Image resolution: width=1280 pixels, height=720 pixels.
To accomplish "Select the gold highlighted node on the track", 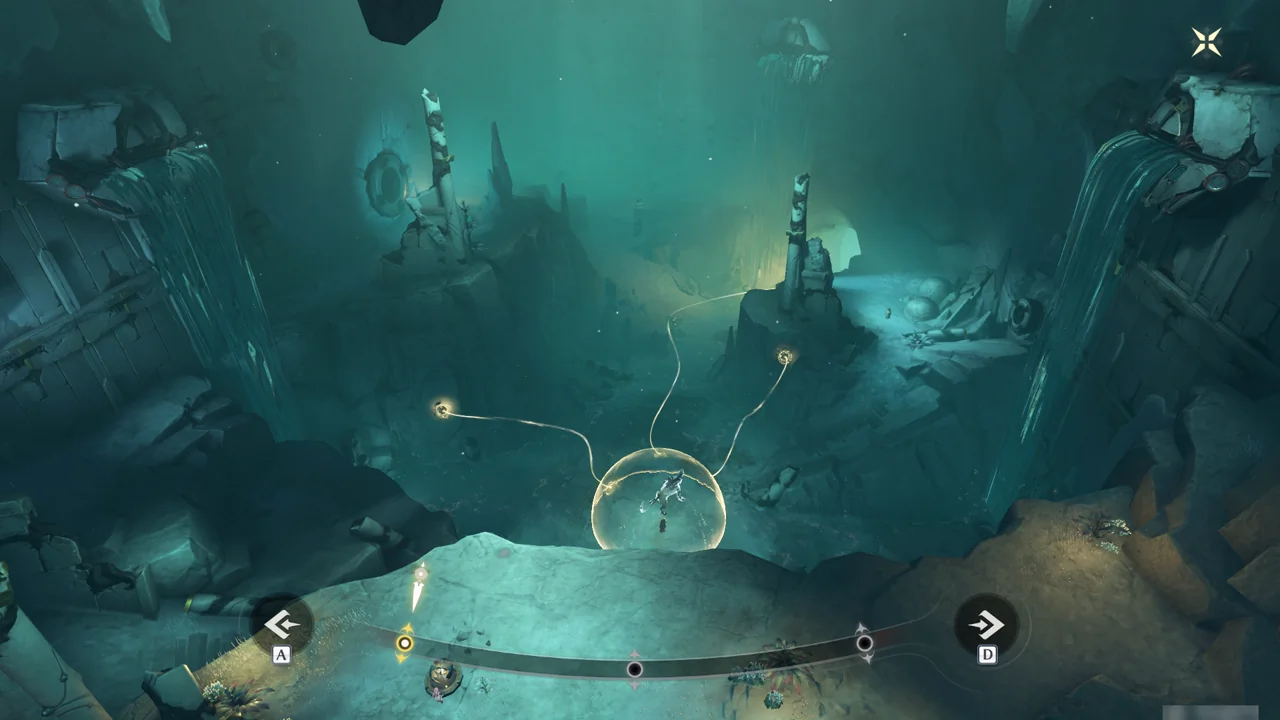I will point(404,643).
